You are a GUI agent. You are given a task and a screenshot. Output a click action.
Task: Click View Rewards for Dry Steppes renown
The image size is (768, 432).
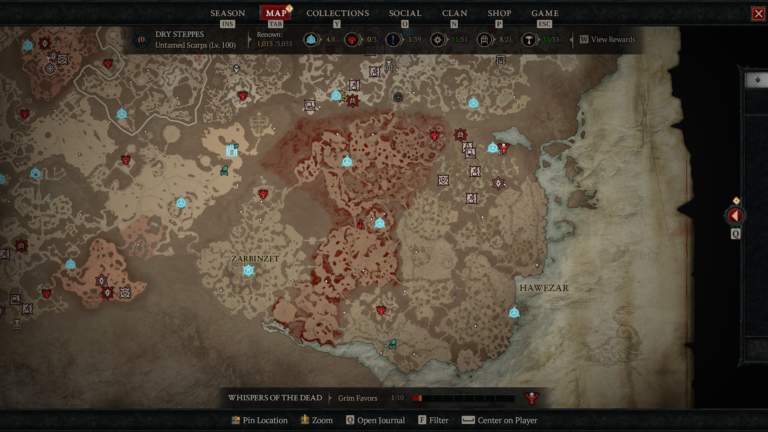612,40
